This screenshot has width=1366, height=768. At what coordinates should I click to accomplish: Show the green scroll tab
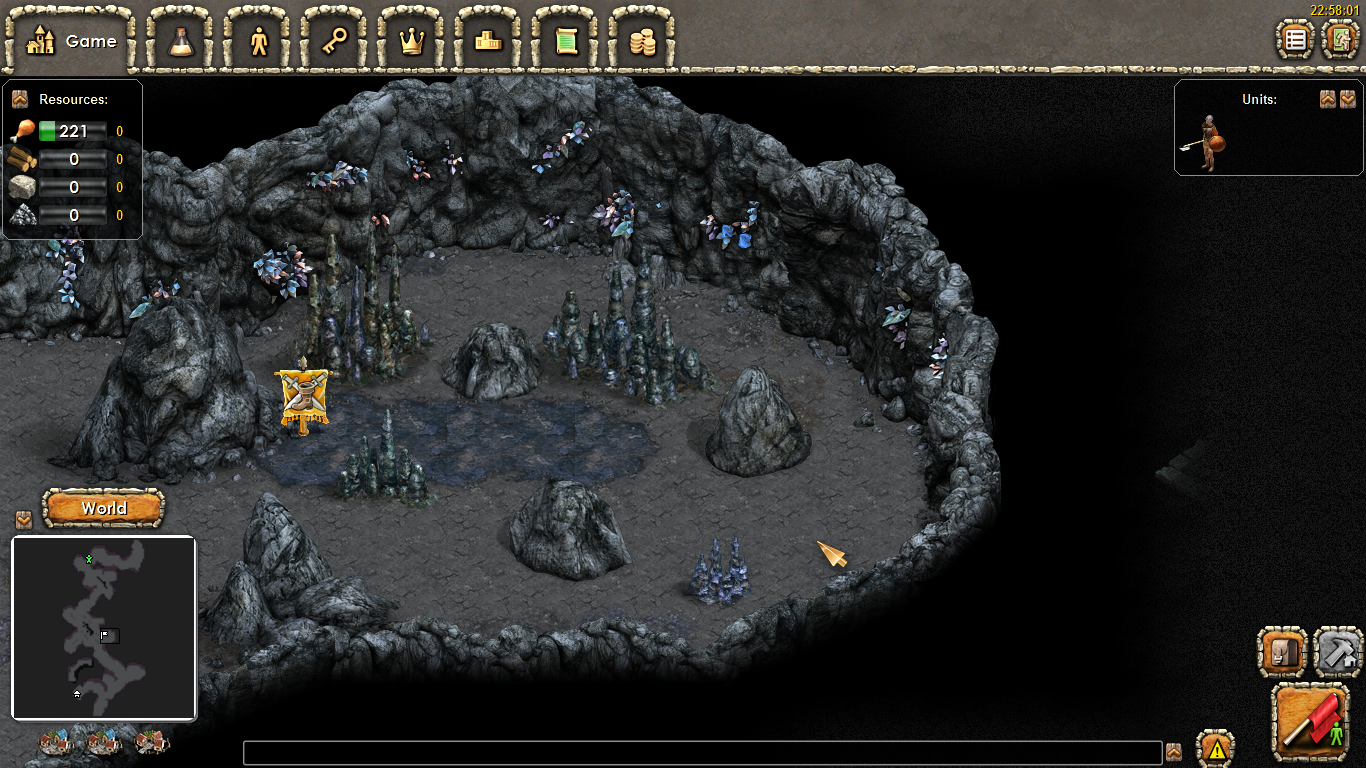[x=566, y=41]
